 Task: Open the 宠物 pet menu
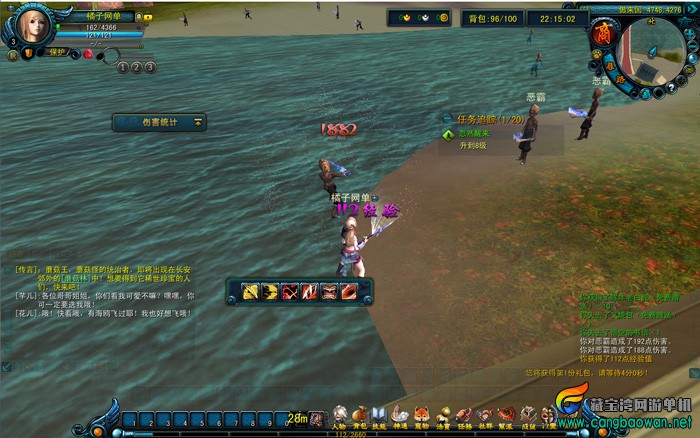(x=421, y=415)
